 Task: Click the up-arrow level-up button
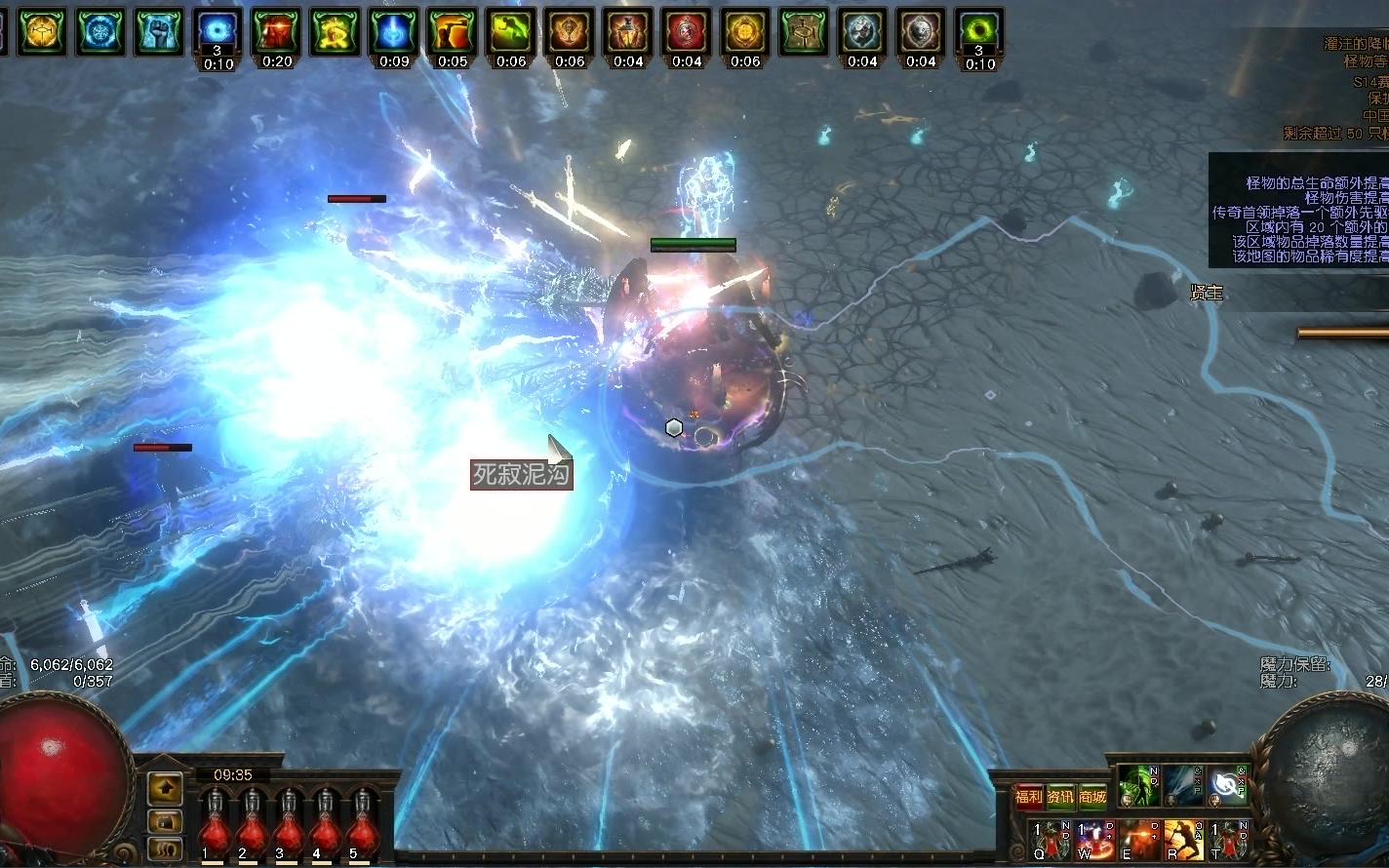[x=165, y=788]
